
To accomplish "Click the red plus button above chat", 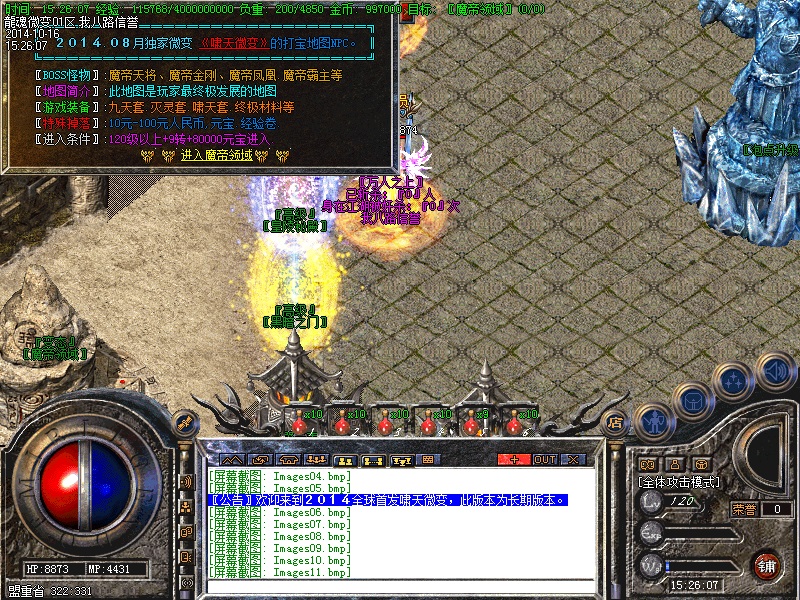I will point(515,459).
